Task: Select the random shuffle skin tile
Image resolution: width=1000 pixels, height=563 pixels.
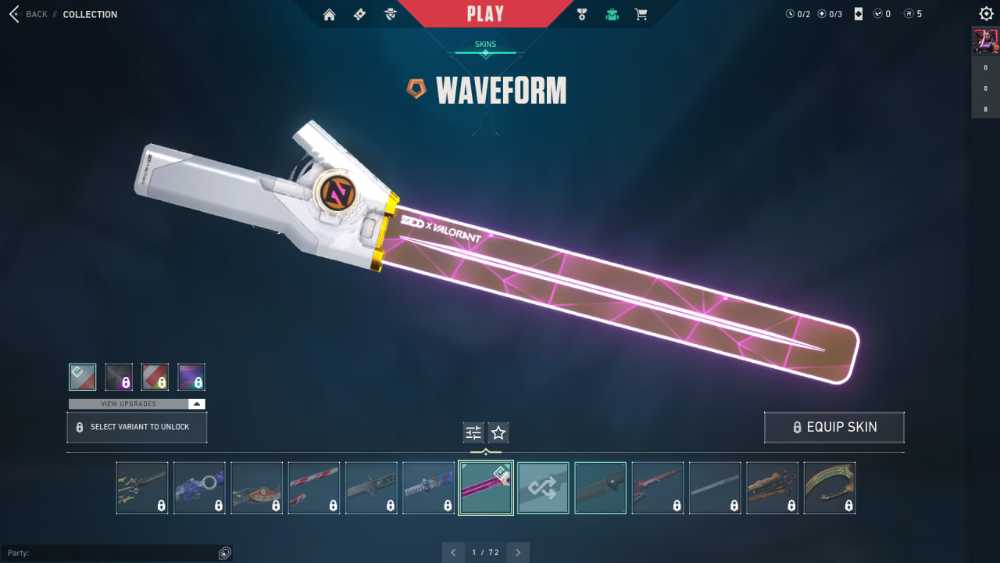Action: click(x=543, y=488)
